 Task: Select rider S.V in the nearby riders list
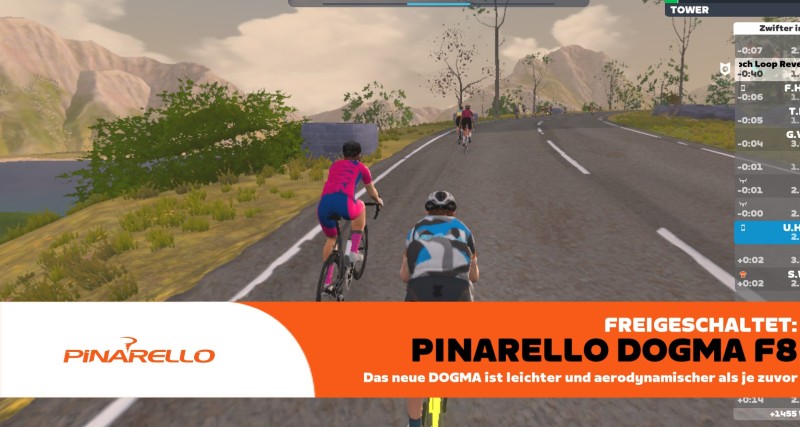(x=768, y=278)
